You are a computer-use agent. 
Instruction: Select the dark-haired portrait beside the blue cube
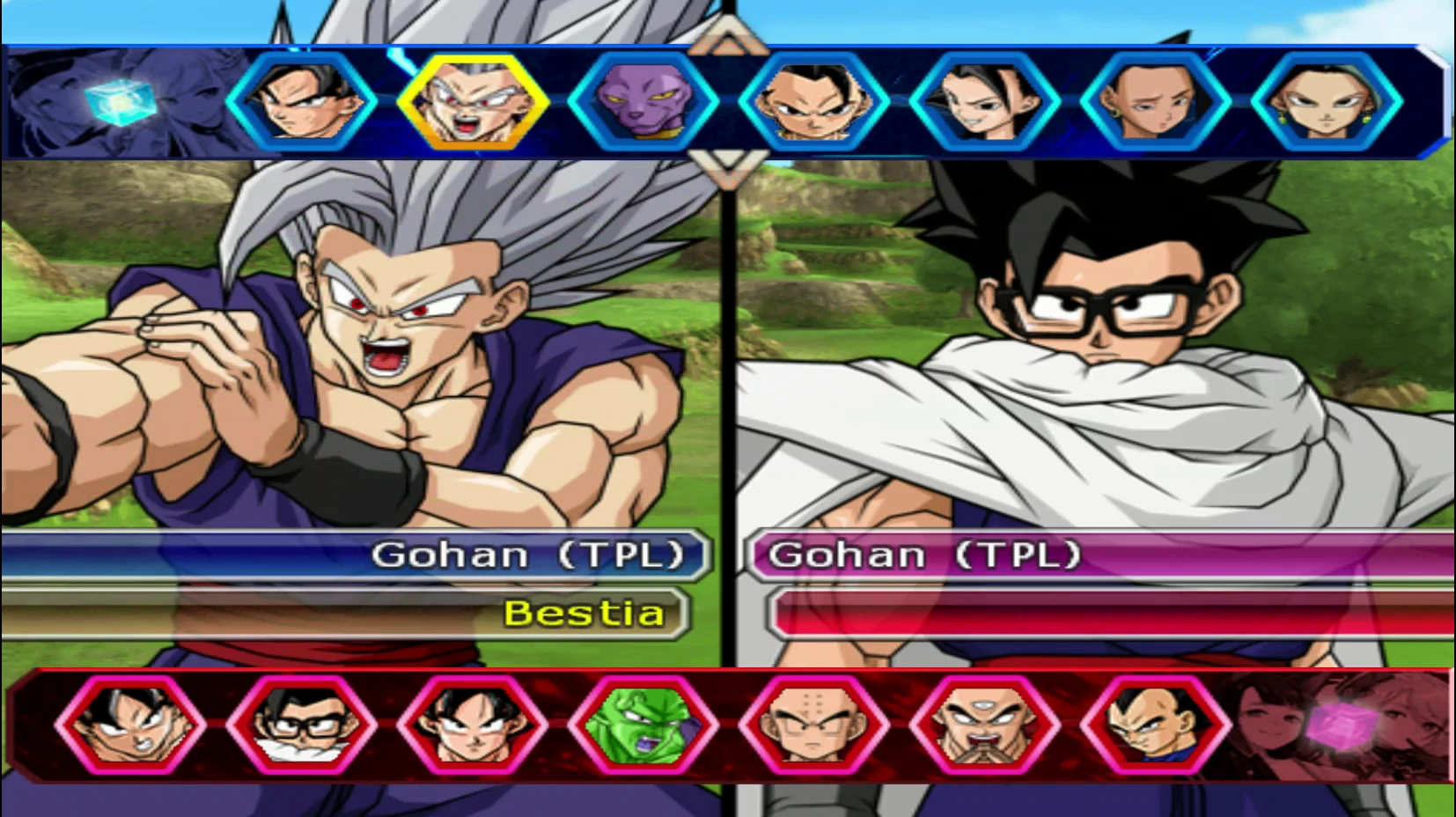click(295, 101)
